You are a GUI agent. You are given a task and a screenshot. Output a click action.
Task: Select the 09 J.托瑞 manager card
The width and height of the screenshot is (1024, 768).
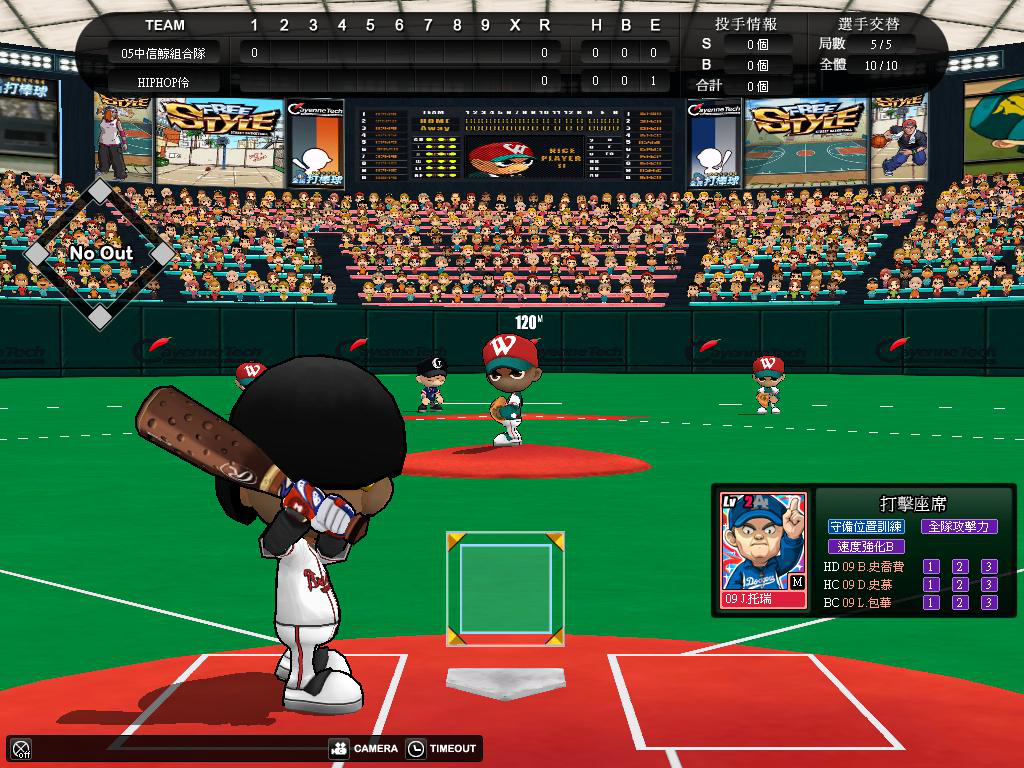[x=763, y=551]
